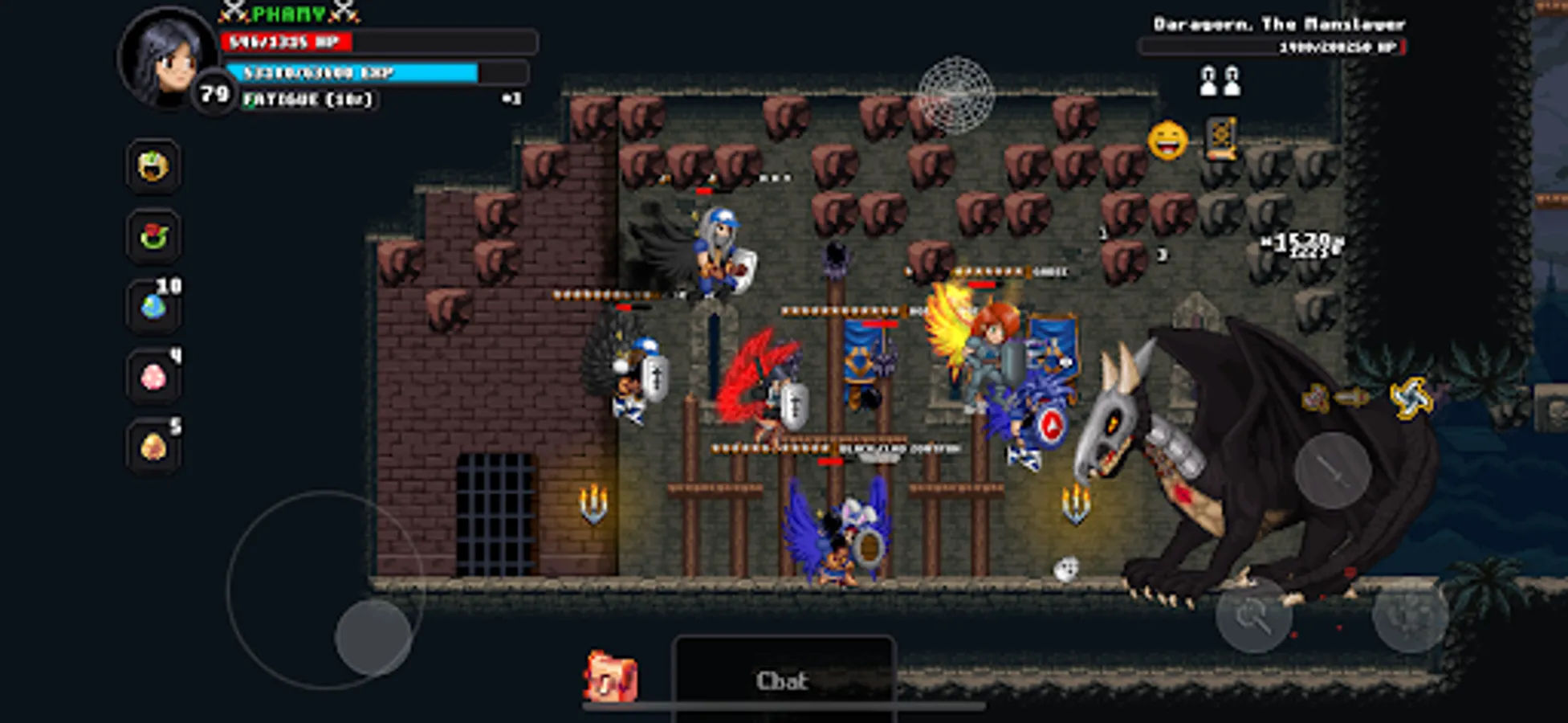Use the rose potion item in the sidebar

pyautogui.click(x=154, y=235)
